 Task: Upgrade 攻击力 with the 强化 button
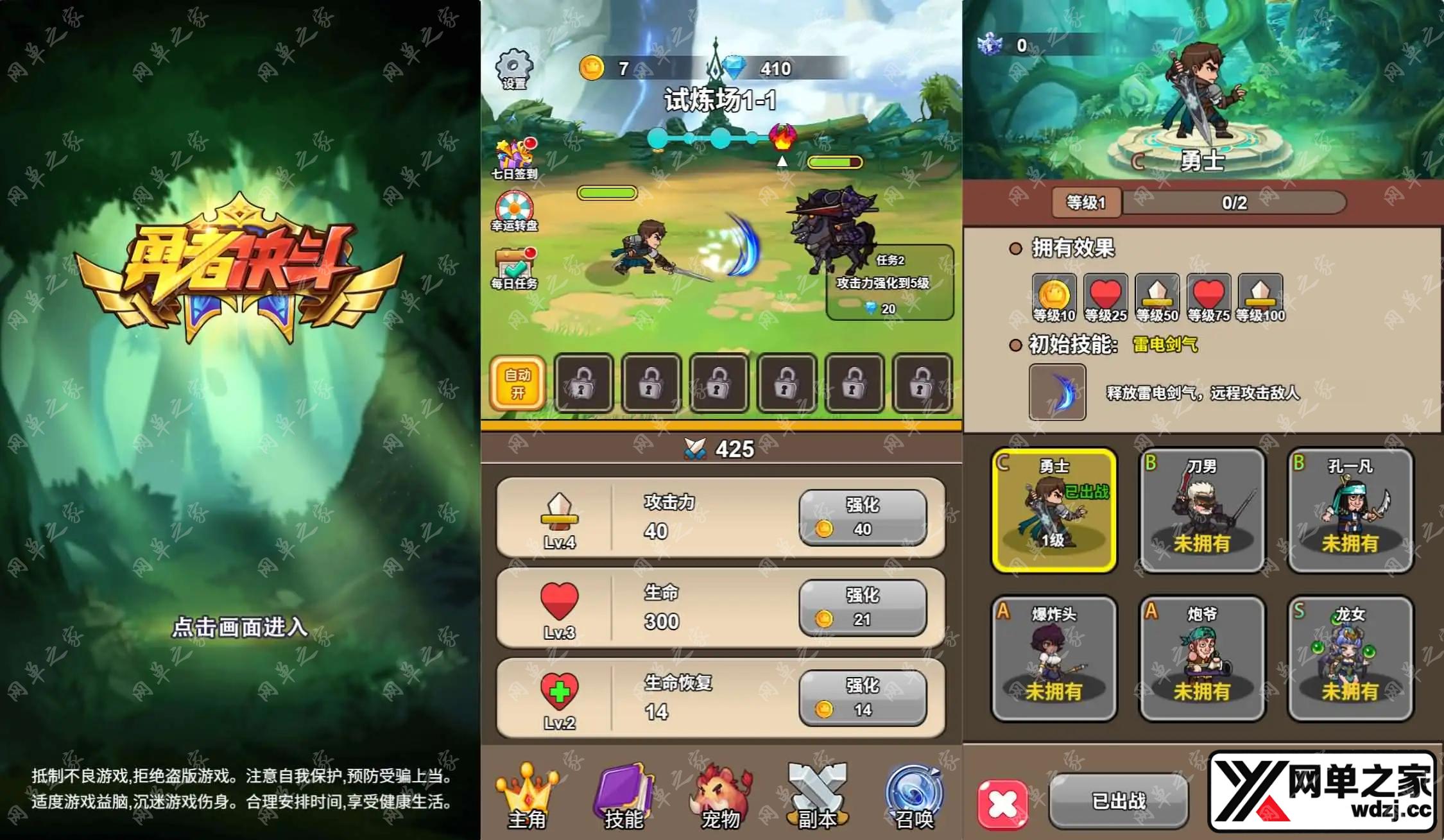pyautogui.click(x=862, y=517)
